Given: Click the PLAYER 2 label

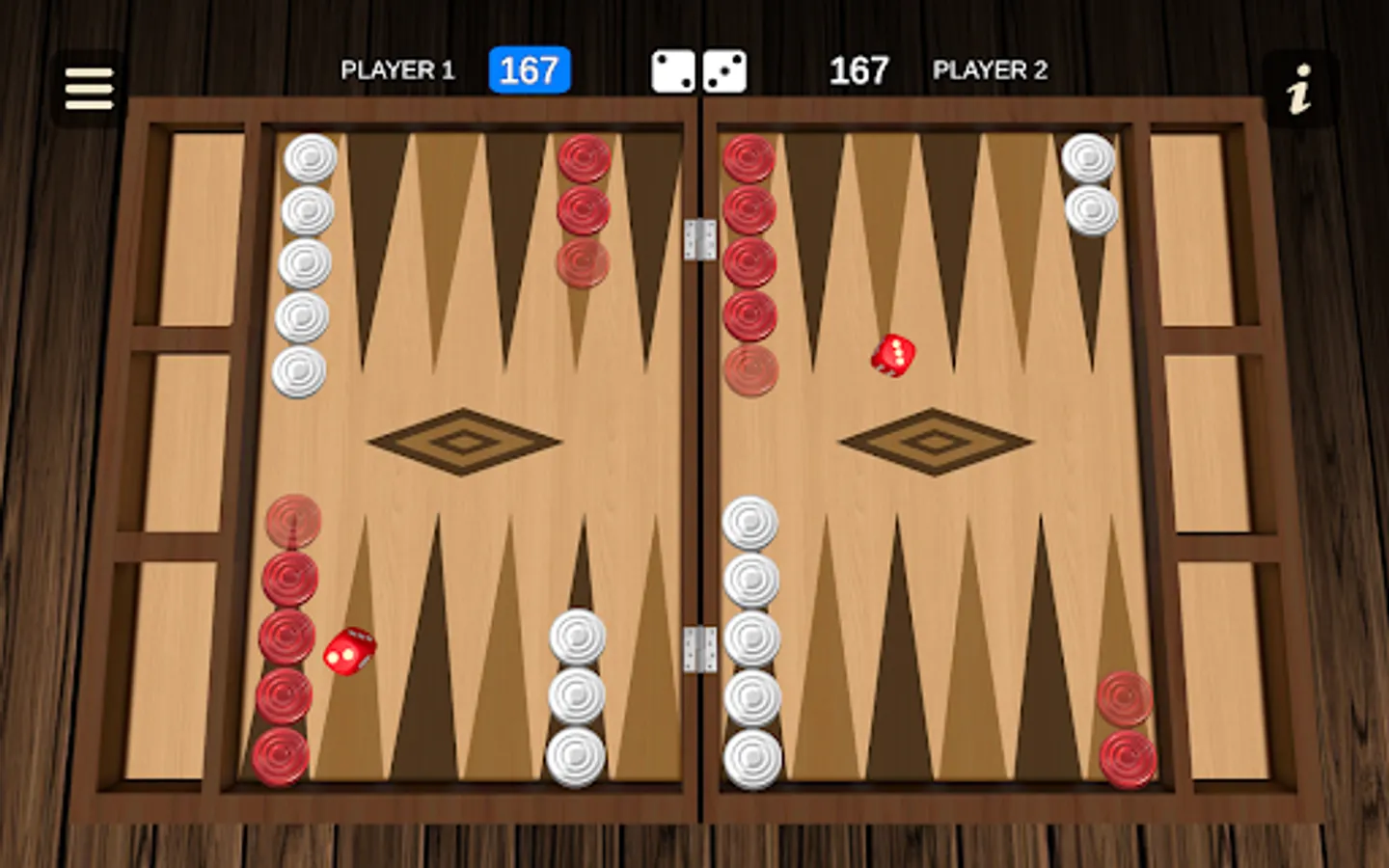Looking at the screenshot, I should tap(990, 69).
